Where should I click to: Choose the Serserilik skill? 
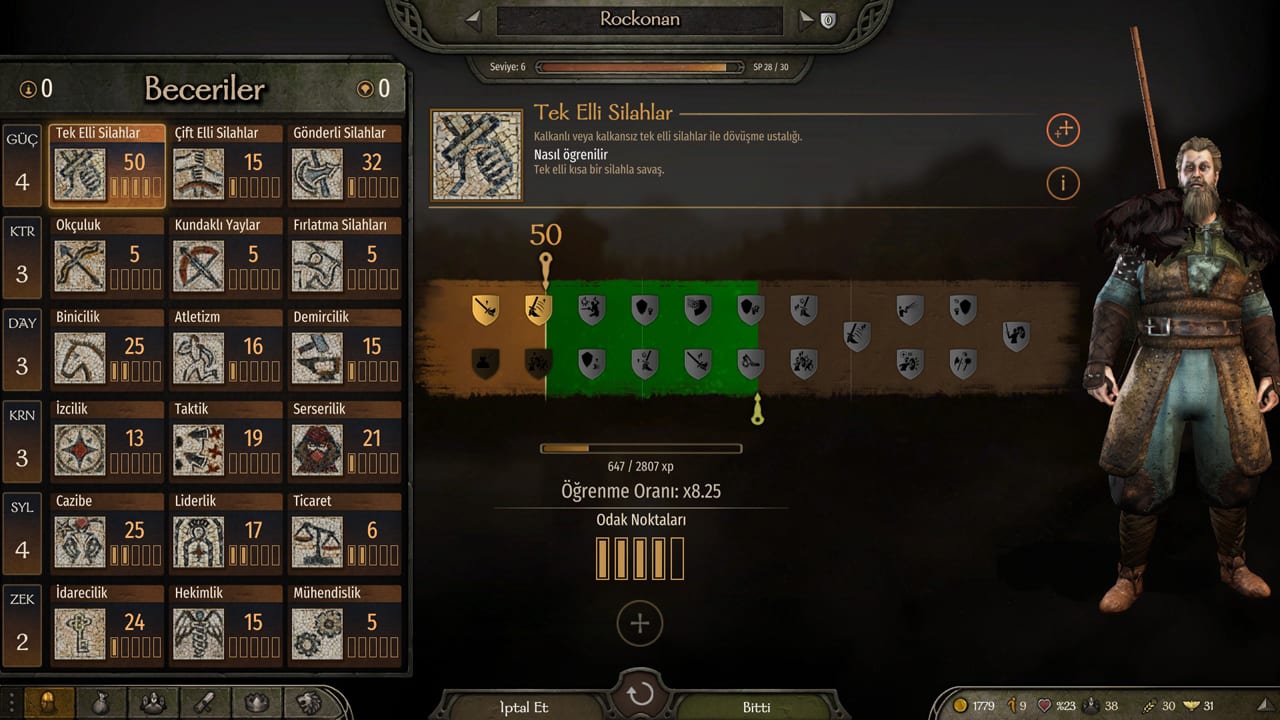click(x=345, y=442)
